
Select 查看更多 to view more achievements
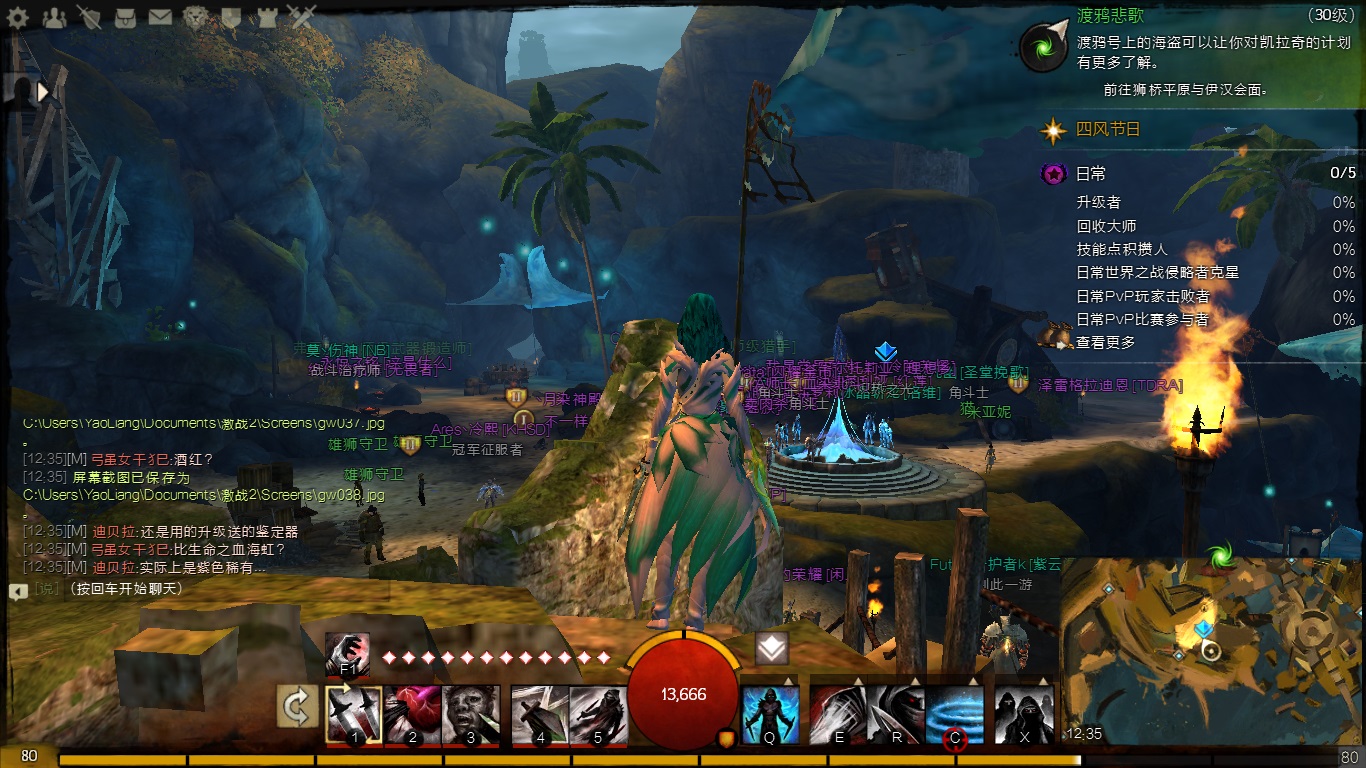1106,342
